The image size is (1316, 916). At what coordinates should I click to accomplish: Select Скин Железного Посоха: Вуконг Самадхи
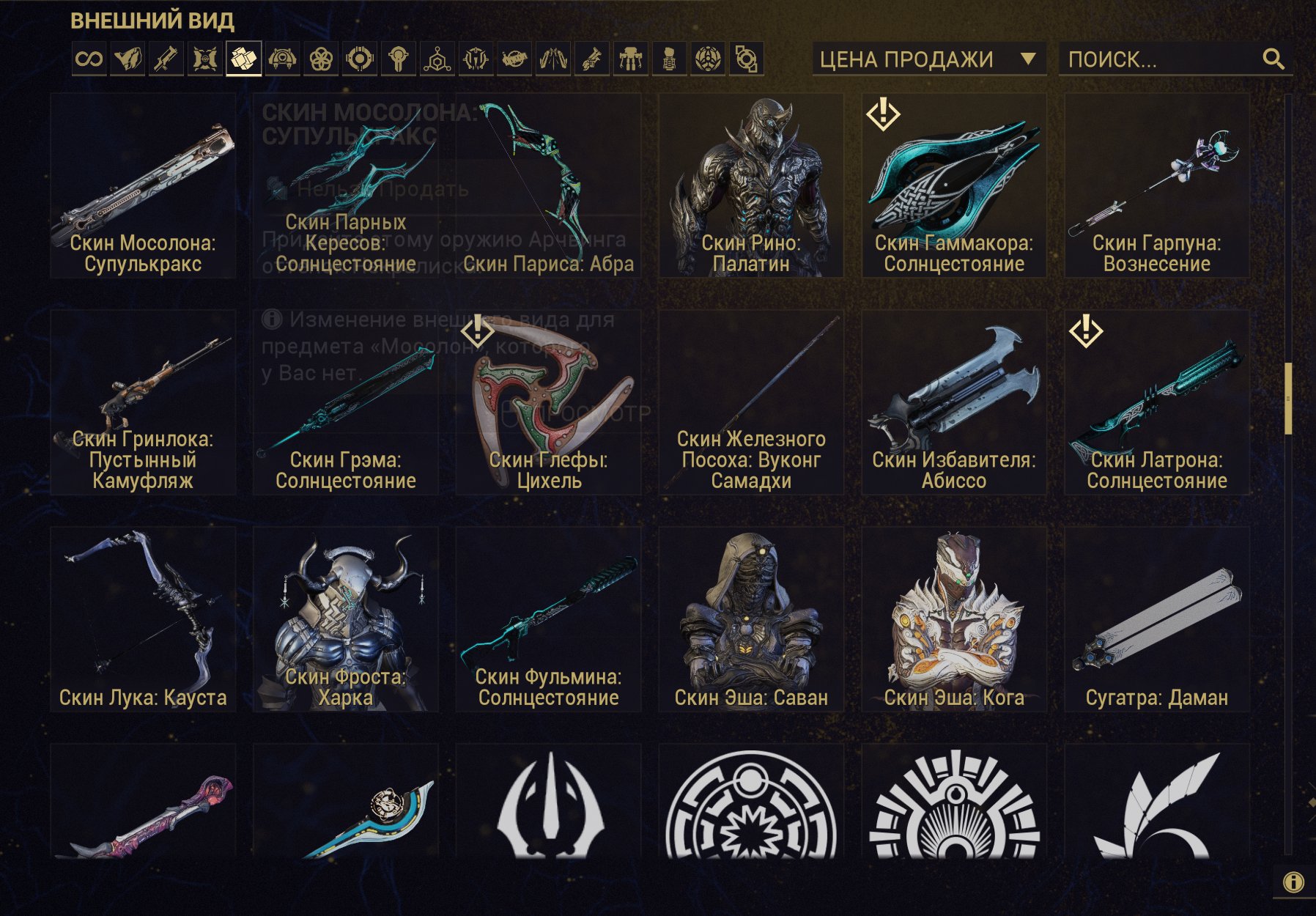point(751,402)
